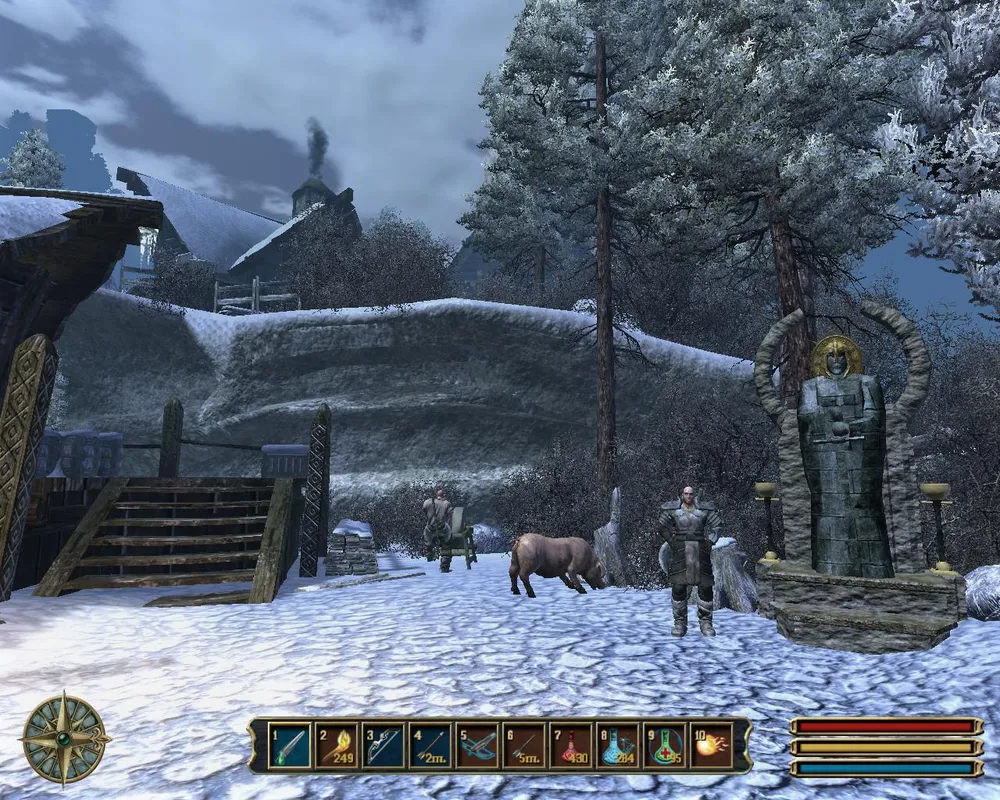Choose the bow in slot 3
Screen dimensions: 1000x800
pos(383,745)
